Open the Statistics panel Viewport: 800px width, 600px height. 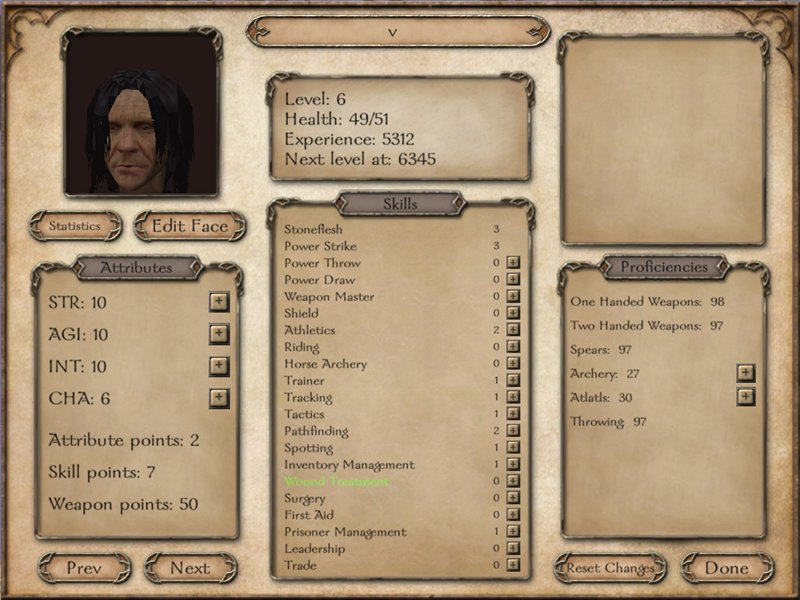click(76, 226)
